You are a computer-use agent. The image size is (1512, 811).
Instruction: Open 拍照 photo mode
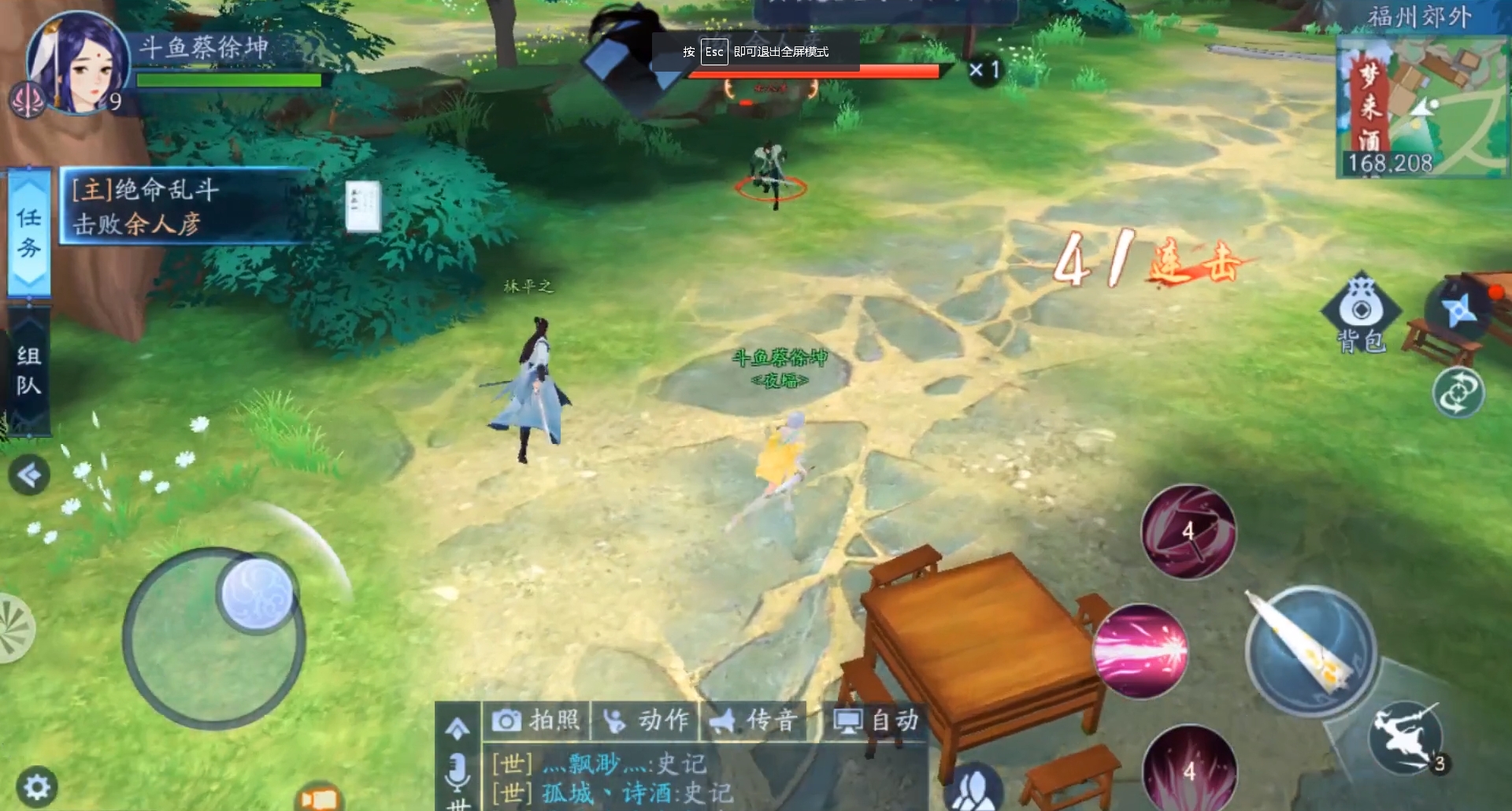535,720
